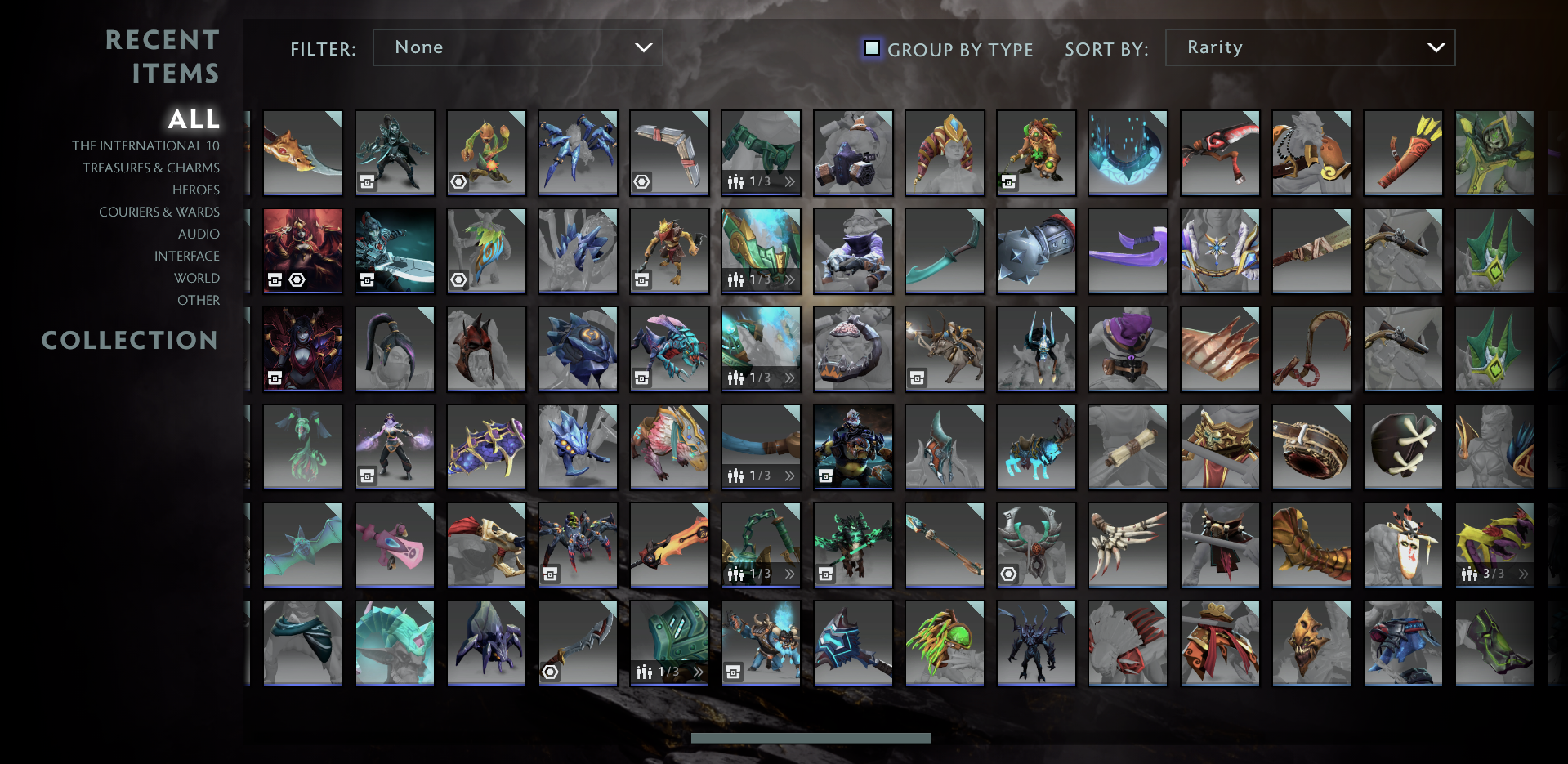Open the TREASURES & CHARMS section
The image size is (1568, 764).
151,168
